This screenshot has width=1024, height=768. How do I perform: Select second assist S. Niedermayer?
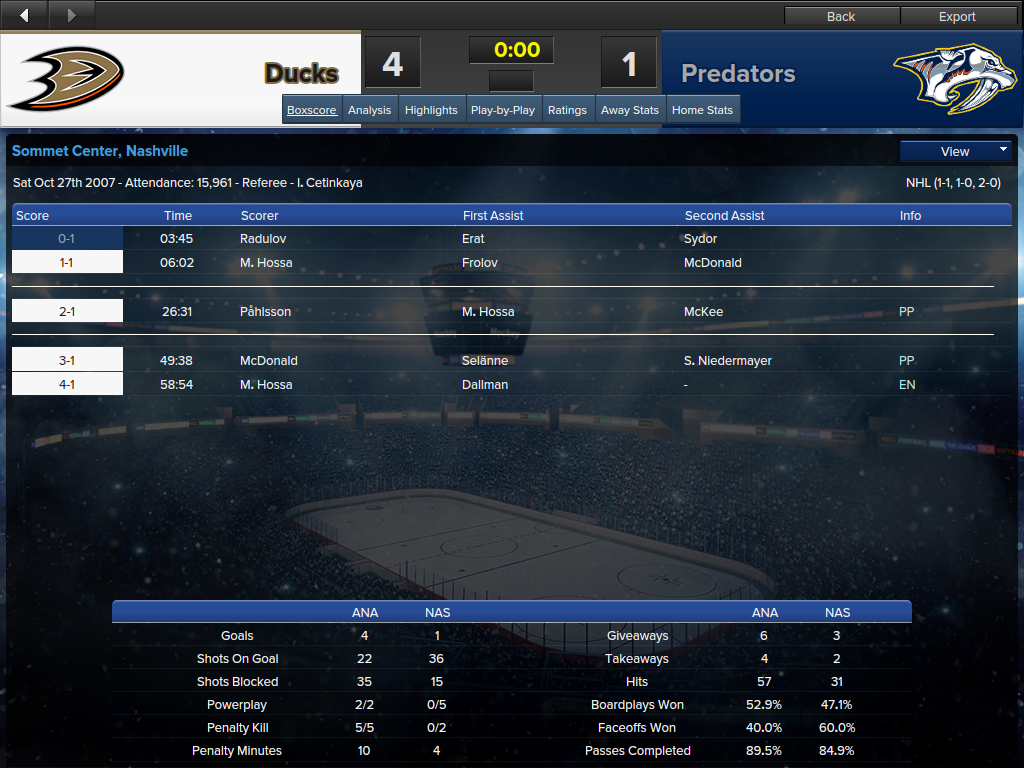click(728, 361)
